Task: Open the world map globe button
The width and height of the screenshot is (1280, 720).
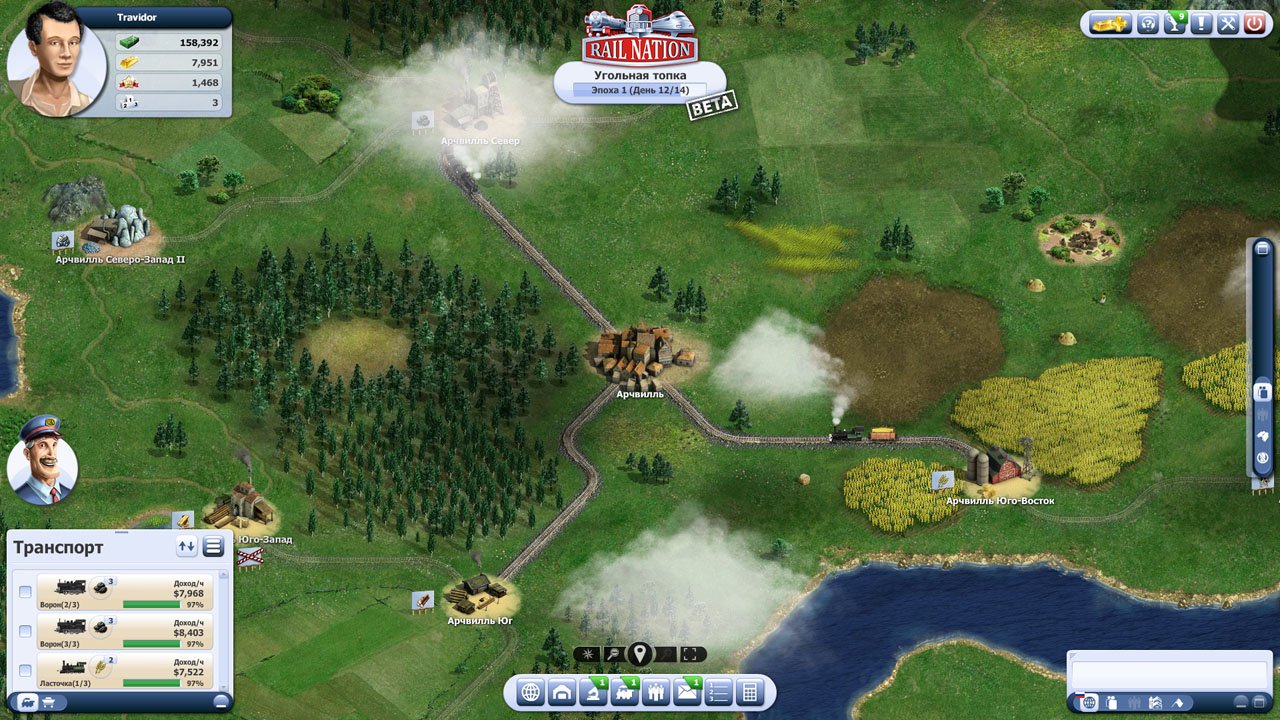Action: (x=531, y=692)
